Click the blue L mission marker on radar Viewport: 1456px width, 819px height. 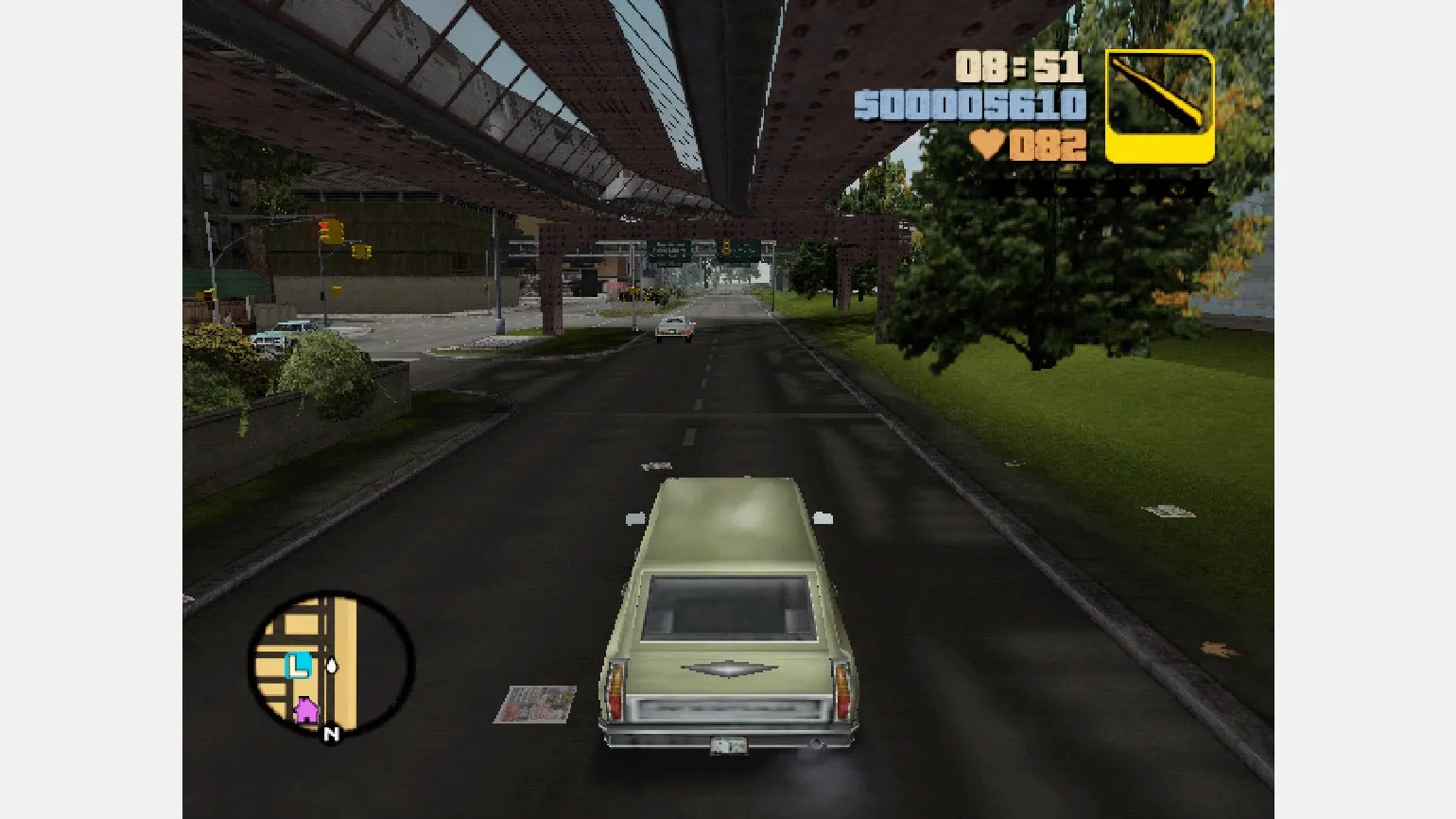(298, 666)
